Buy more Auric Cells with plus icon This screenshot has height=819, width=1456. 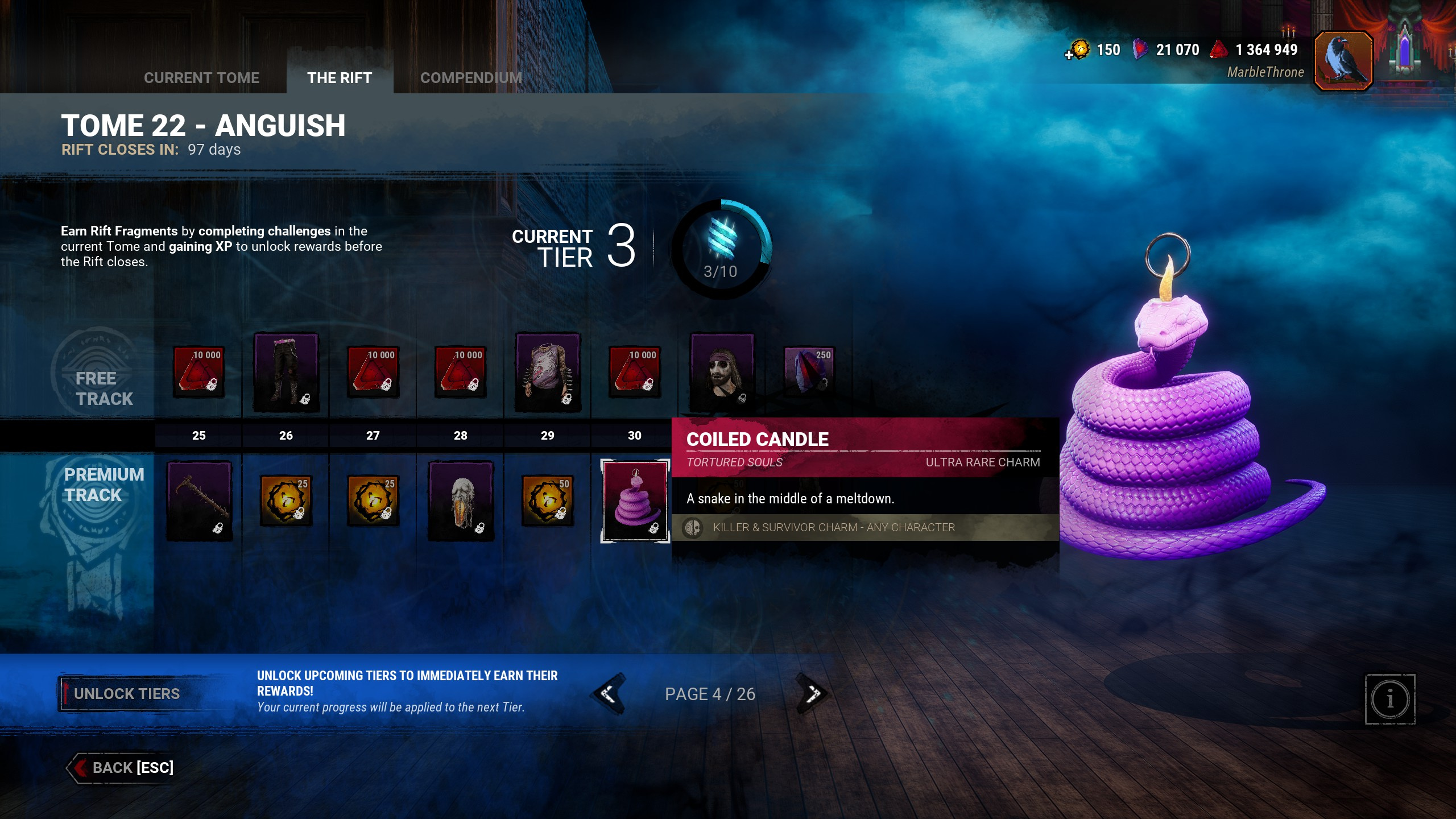1069,55
